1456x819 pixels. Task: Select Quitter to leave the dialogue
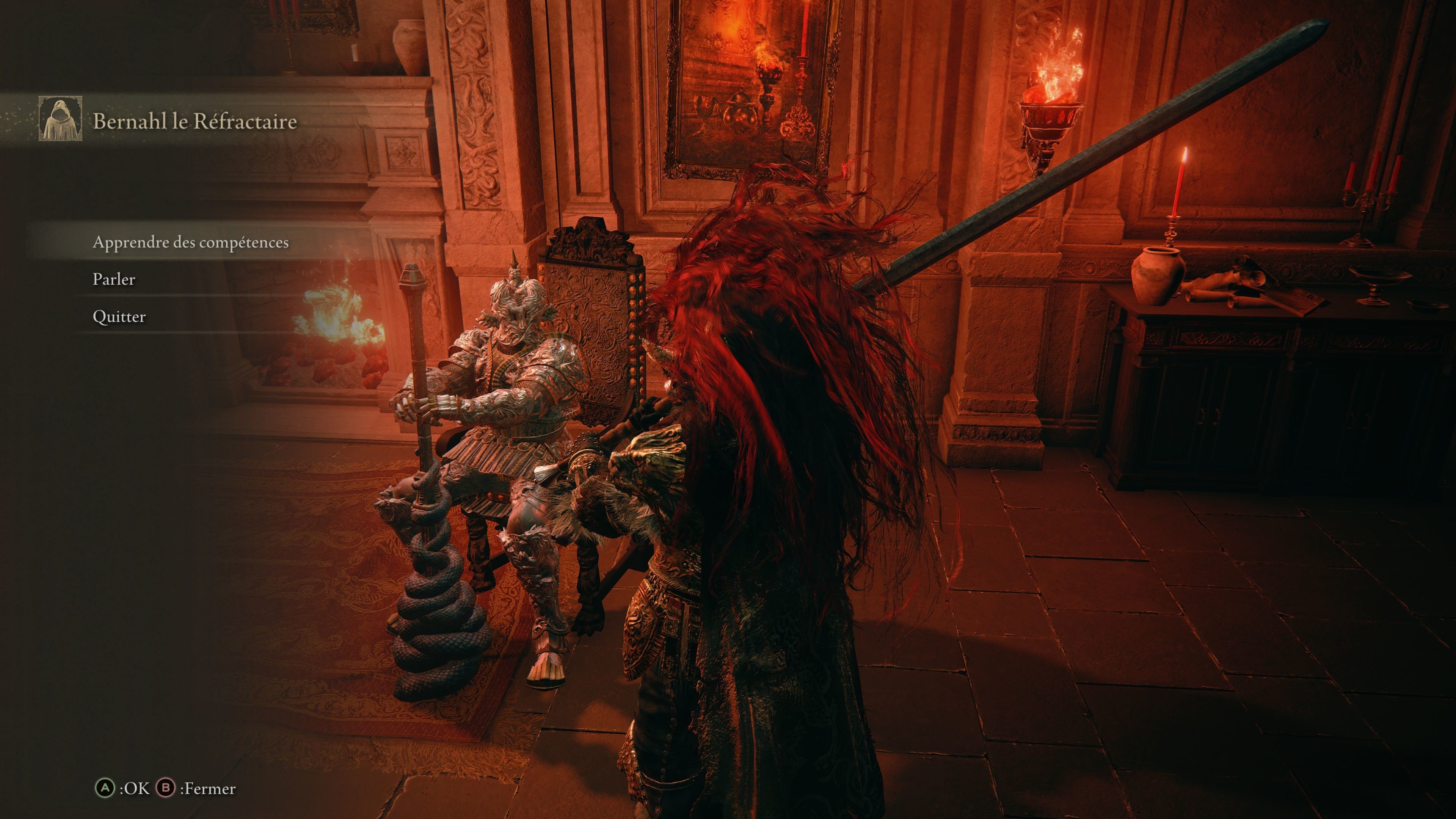click(119, 317)
